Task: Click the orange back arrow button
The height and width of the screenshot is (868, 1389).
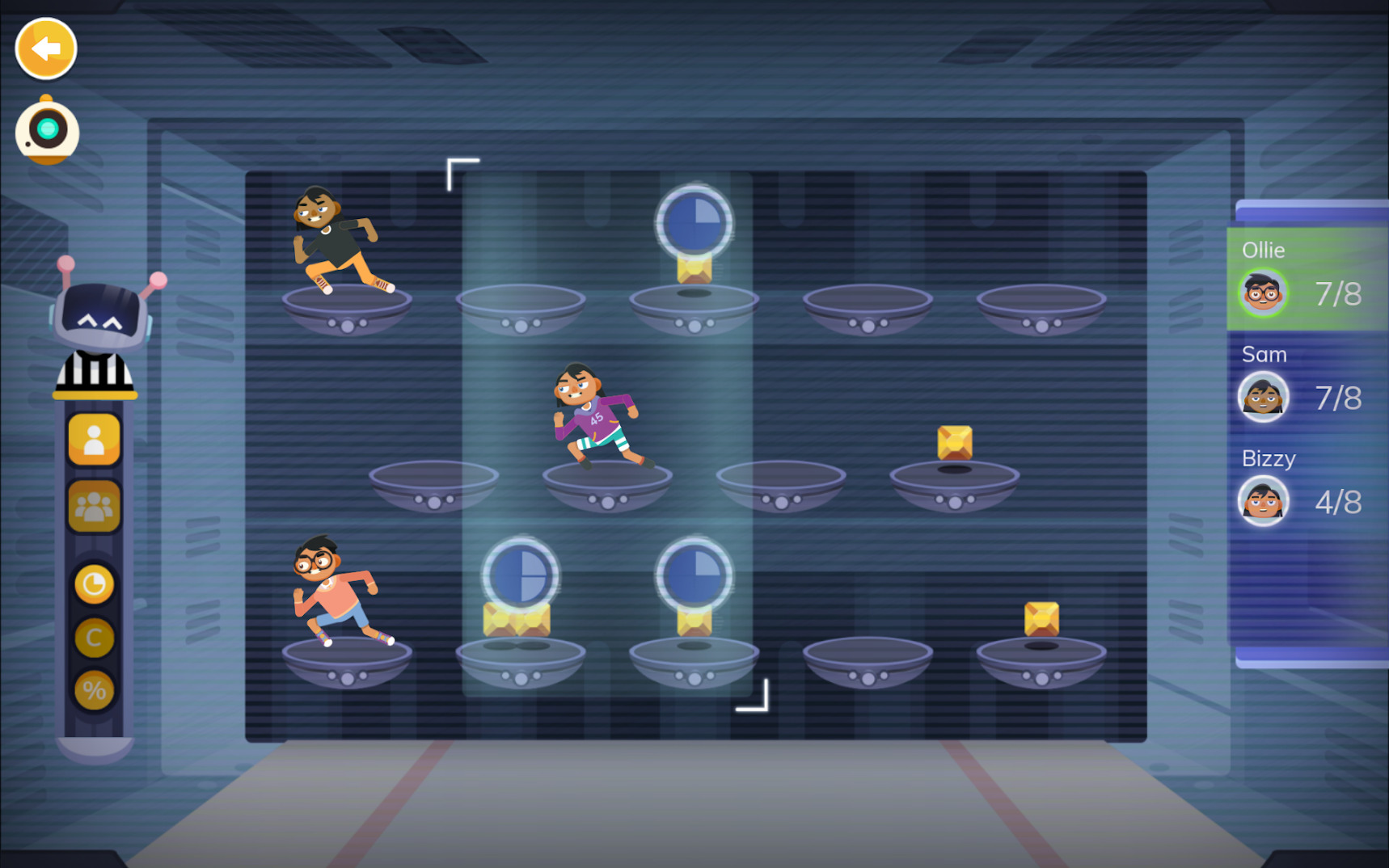Action: [x=46, y=49]
